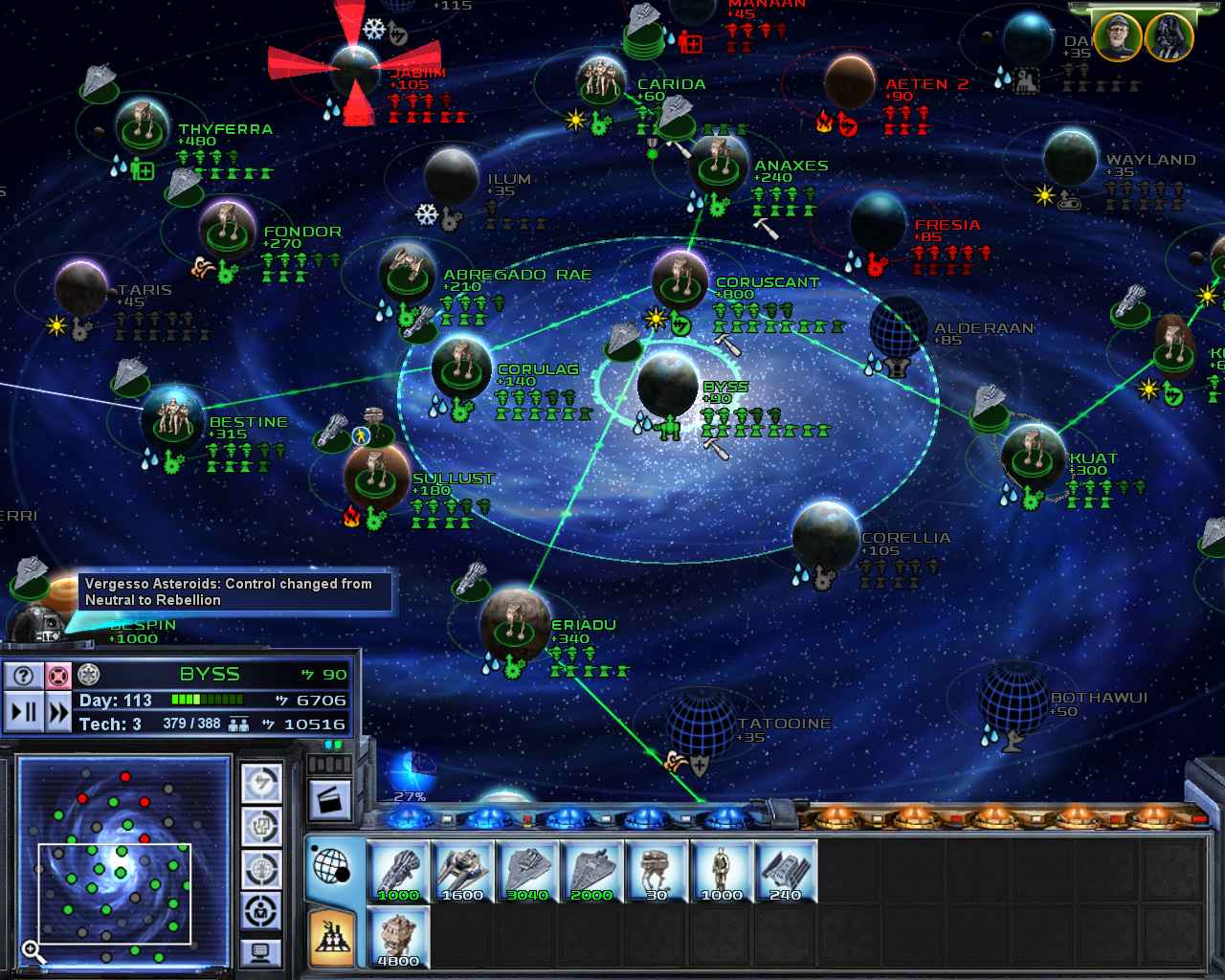Image resolution: width=1225 pixels, height=980 pixels.
Task: Queue the 30-credit scout walker unit
Action: point(657,871)
